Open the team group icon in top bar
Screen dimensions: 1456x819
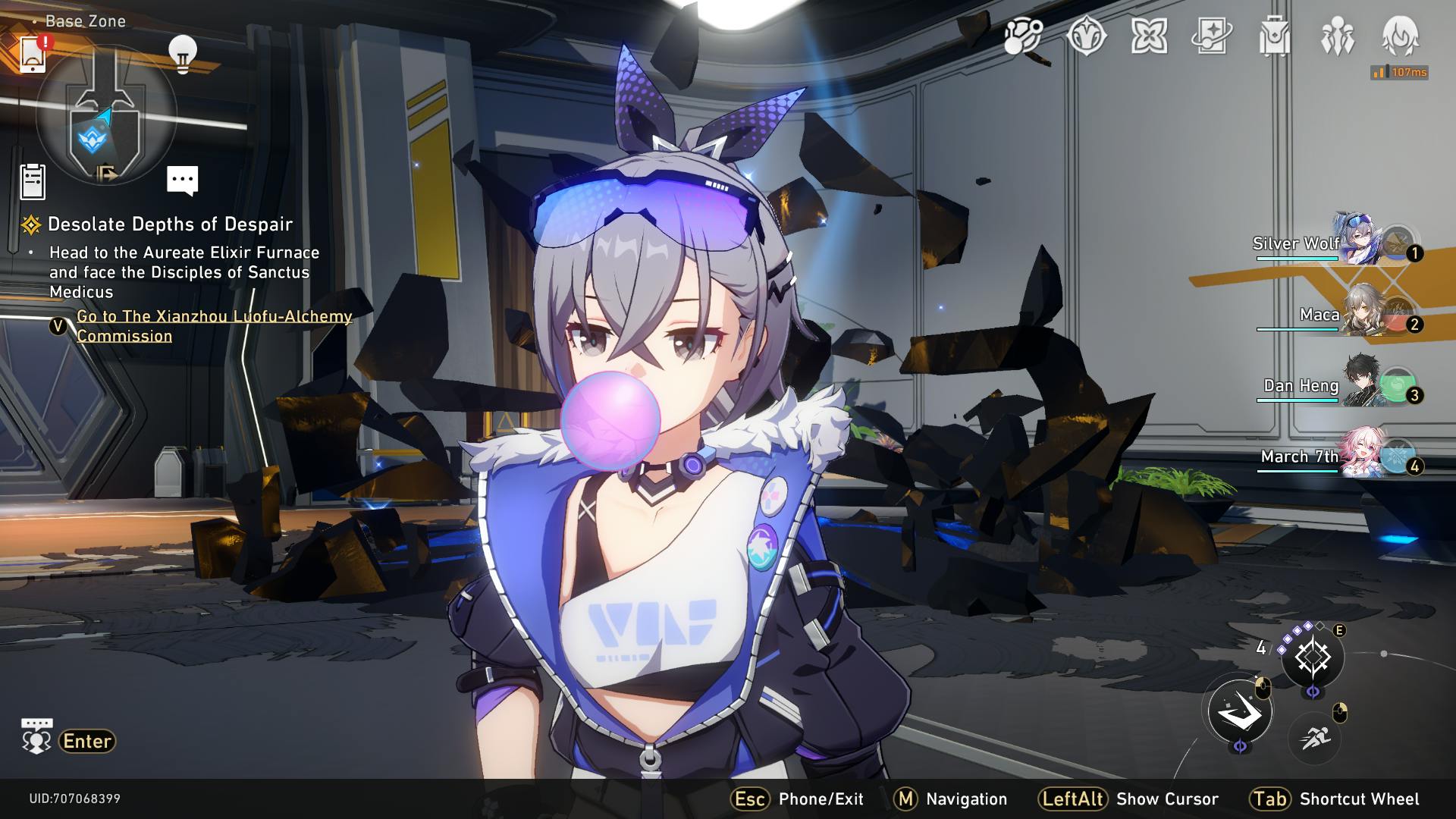pos(1337,36)
